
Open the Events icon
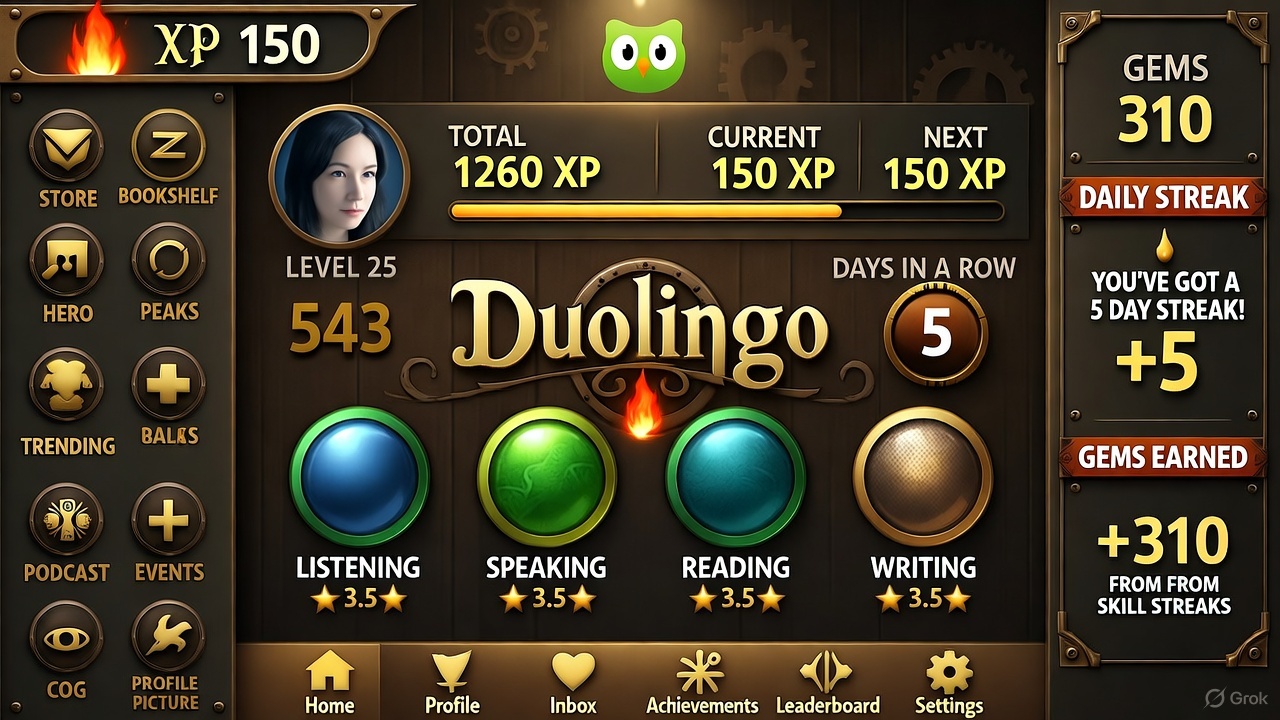pyautogui.click(x=168, y=519)
